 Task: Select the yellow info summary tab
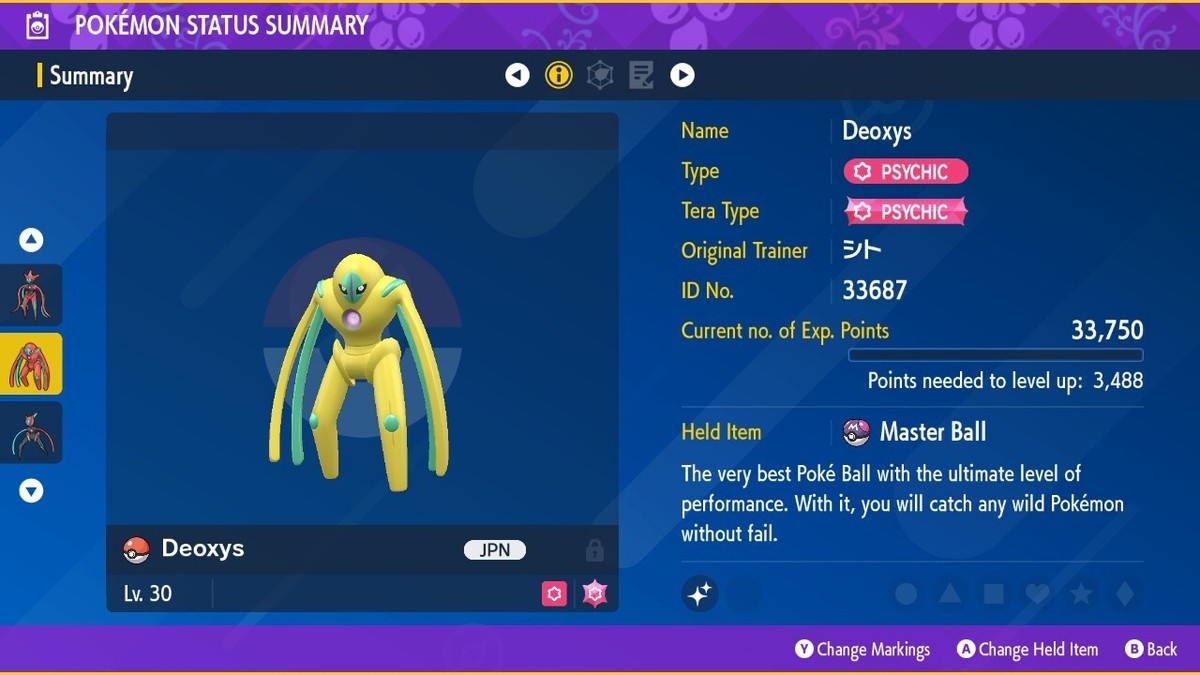(x=558, y=75)
